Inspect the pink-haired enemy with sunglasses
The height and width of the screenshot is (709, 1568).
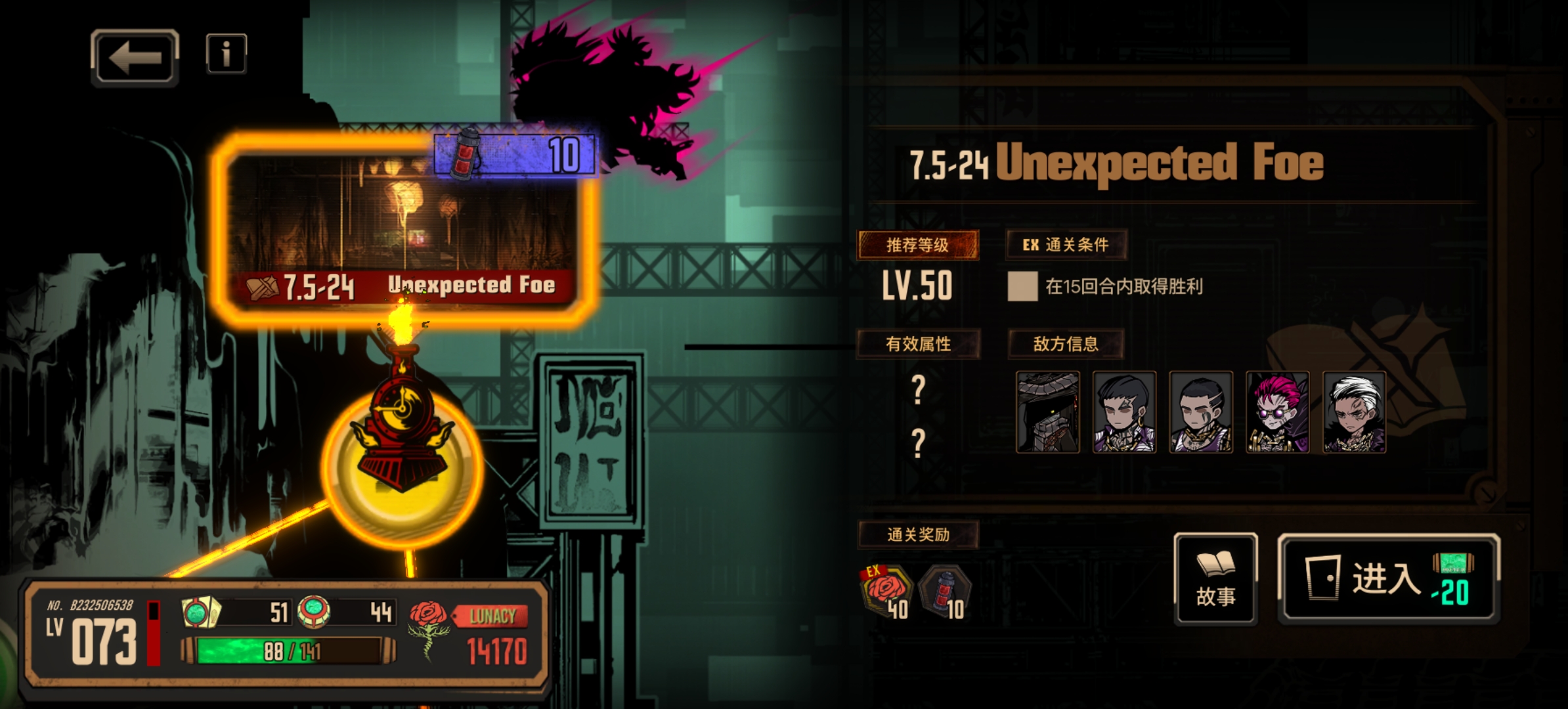[1277, 412]
